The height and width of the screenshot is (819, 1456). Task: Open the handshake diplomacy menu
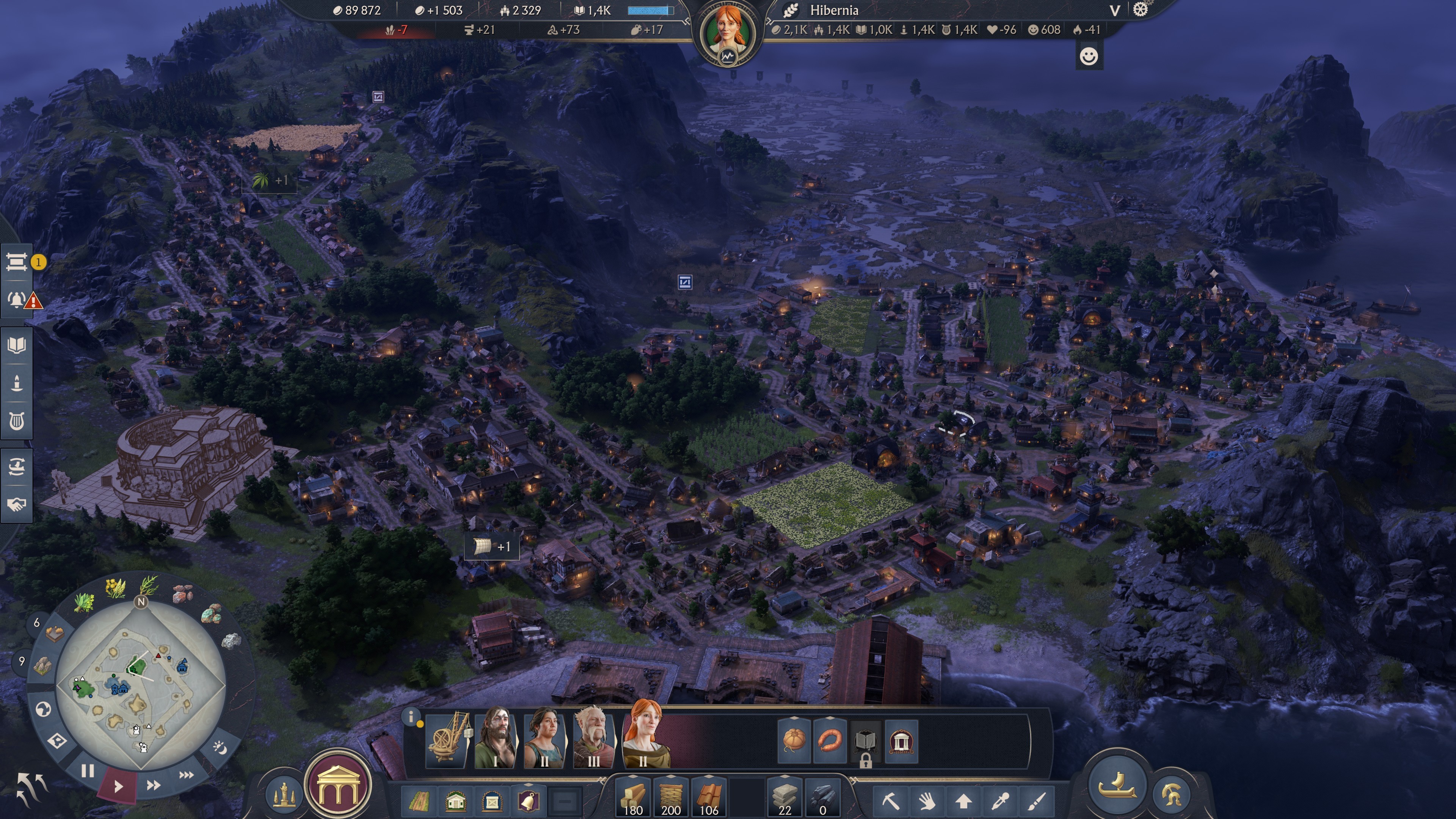pyautogui.click(x=16, y=504)
